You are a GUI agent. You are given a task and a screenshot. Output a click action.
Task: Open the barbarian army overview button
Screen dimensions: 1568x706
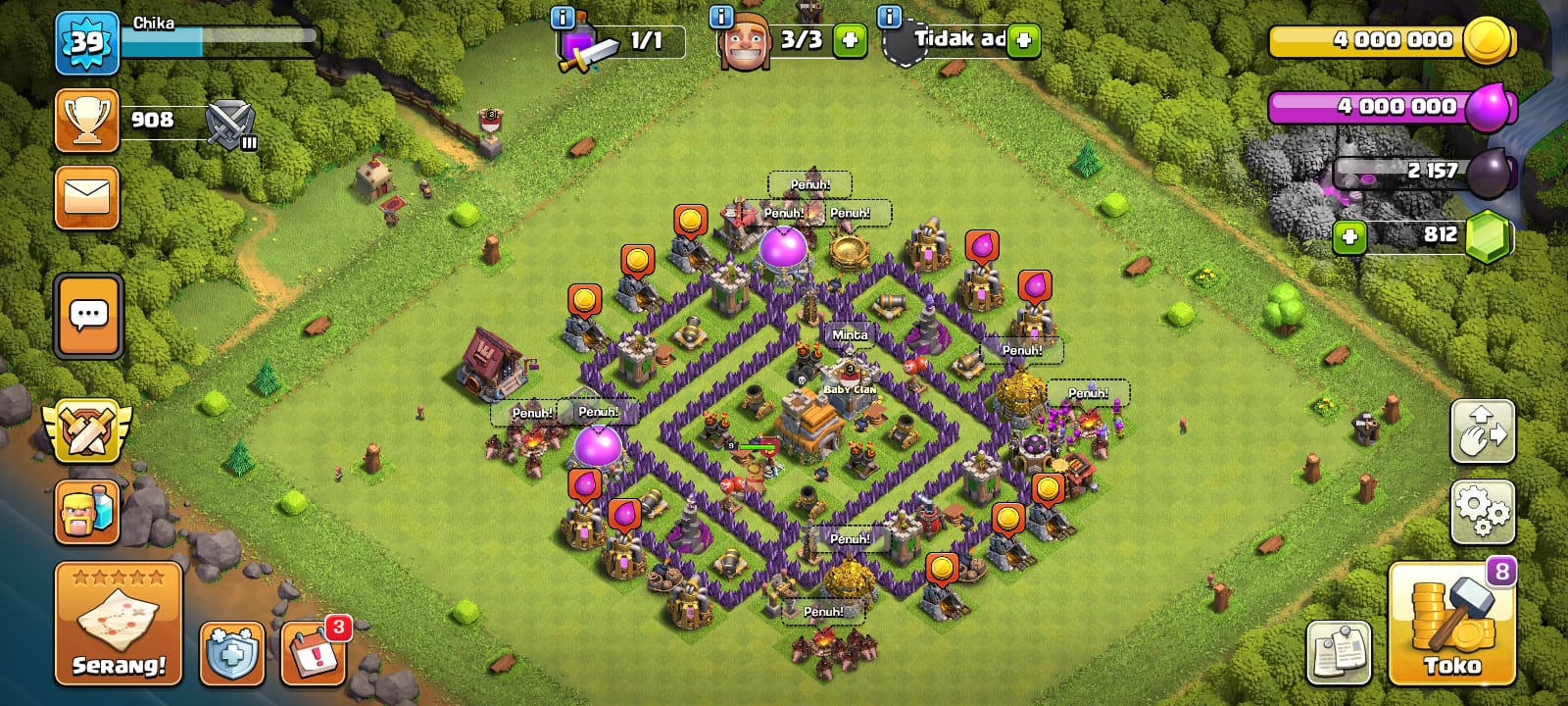pos(87,511)
